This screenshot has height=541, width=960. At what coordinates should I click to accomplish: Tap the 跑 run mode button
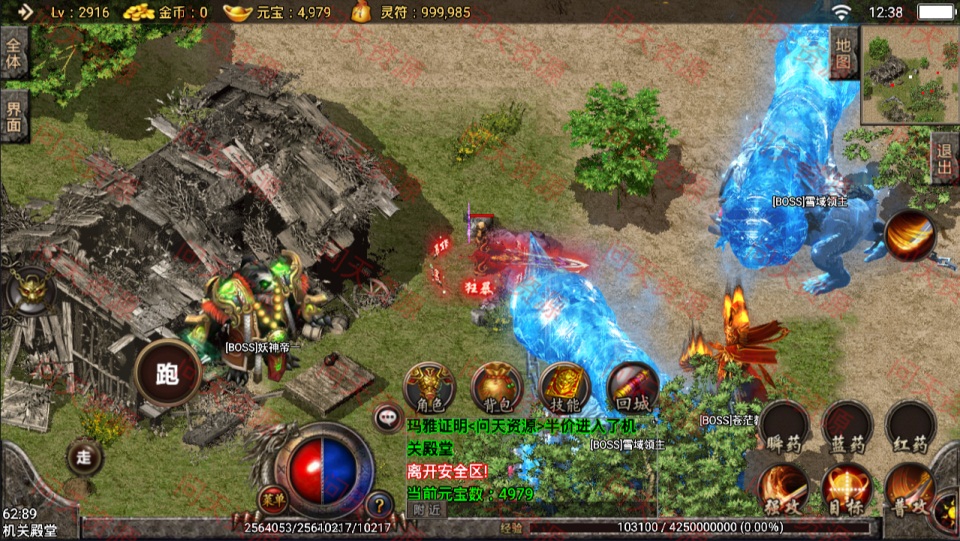tap(167, 374)
